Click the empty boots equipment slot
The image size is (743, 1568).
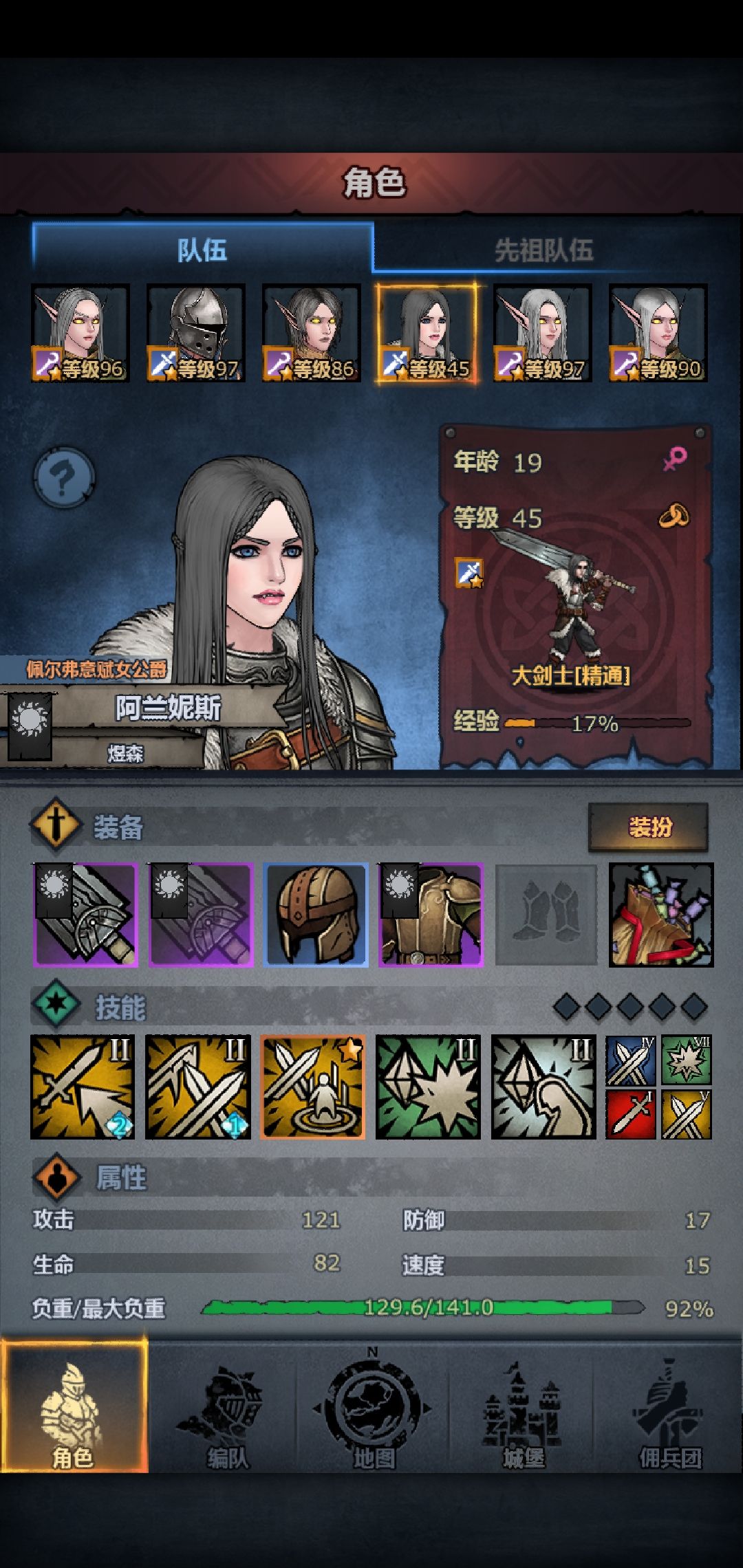pos(546,915)
